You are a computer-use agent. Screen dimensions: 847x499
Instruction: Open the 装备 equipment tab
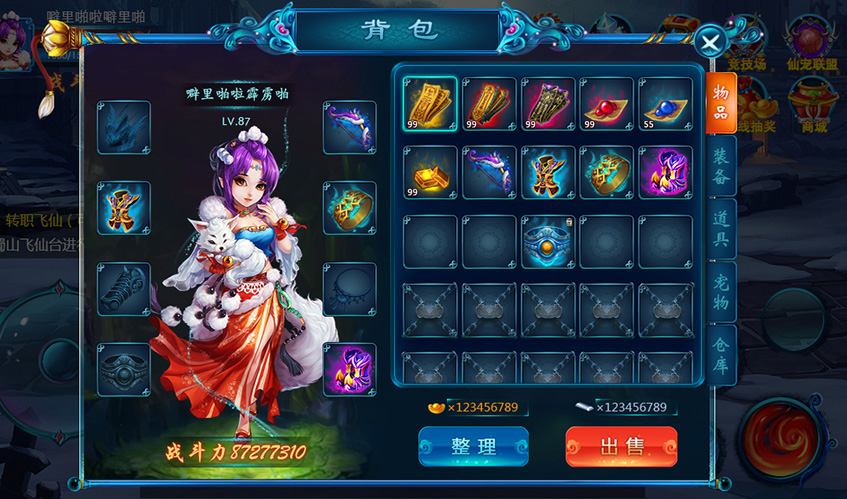[x=721, y=165]
